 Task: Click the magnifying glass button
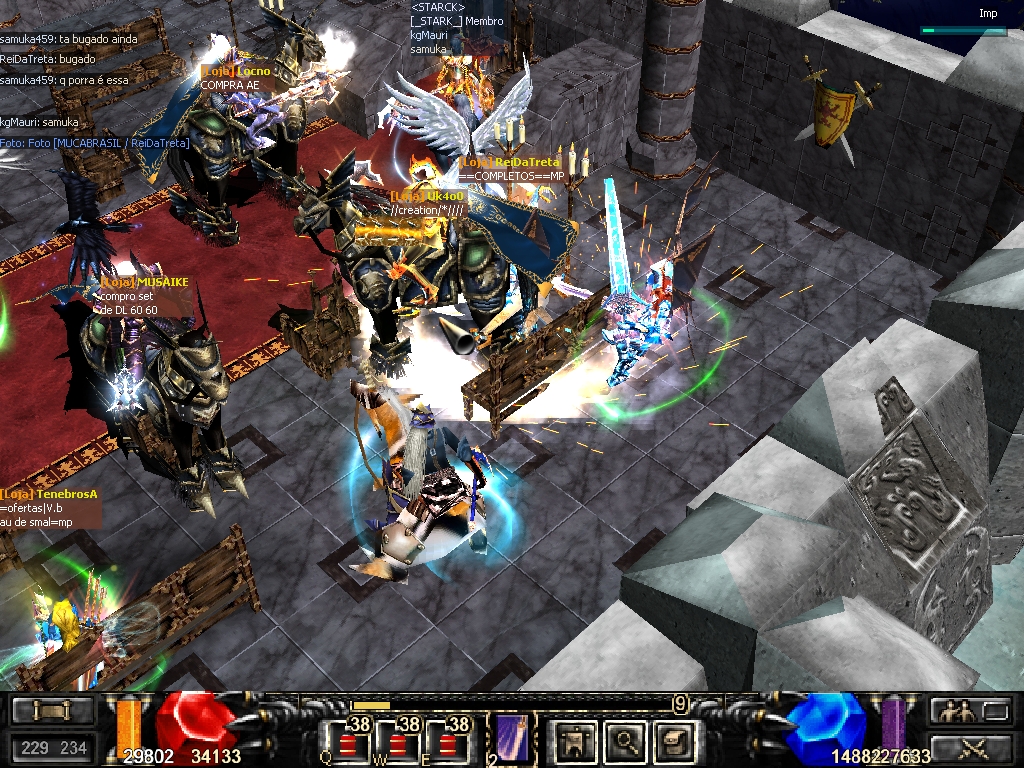[626, 741]
